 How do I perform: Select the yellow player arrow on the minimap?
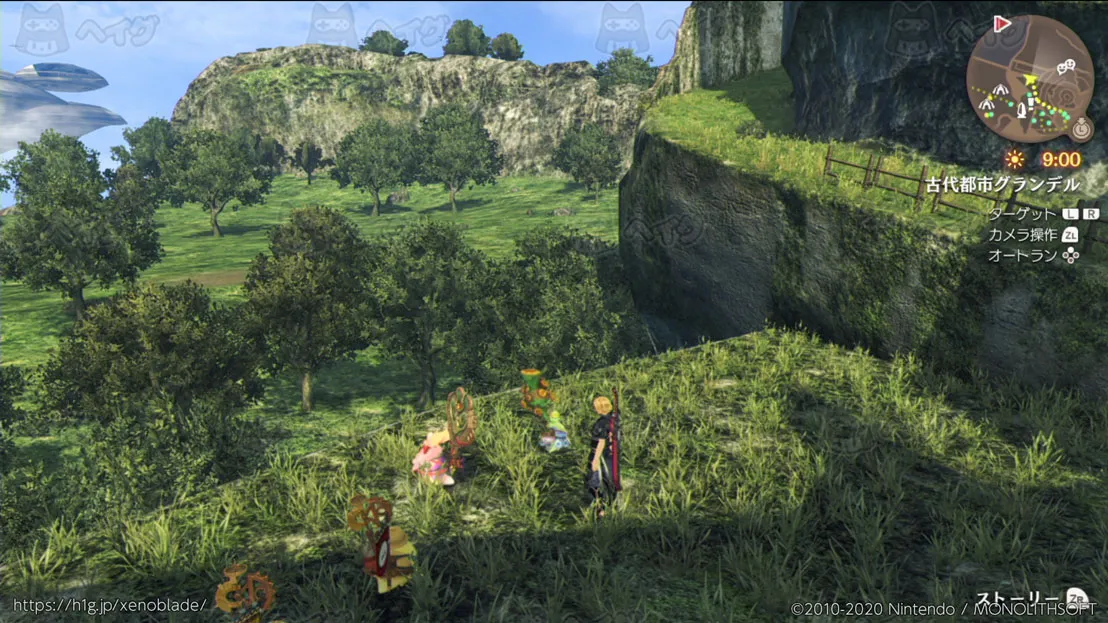[1030, 79]
